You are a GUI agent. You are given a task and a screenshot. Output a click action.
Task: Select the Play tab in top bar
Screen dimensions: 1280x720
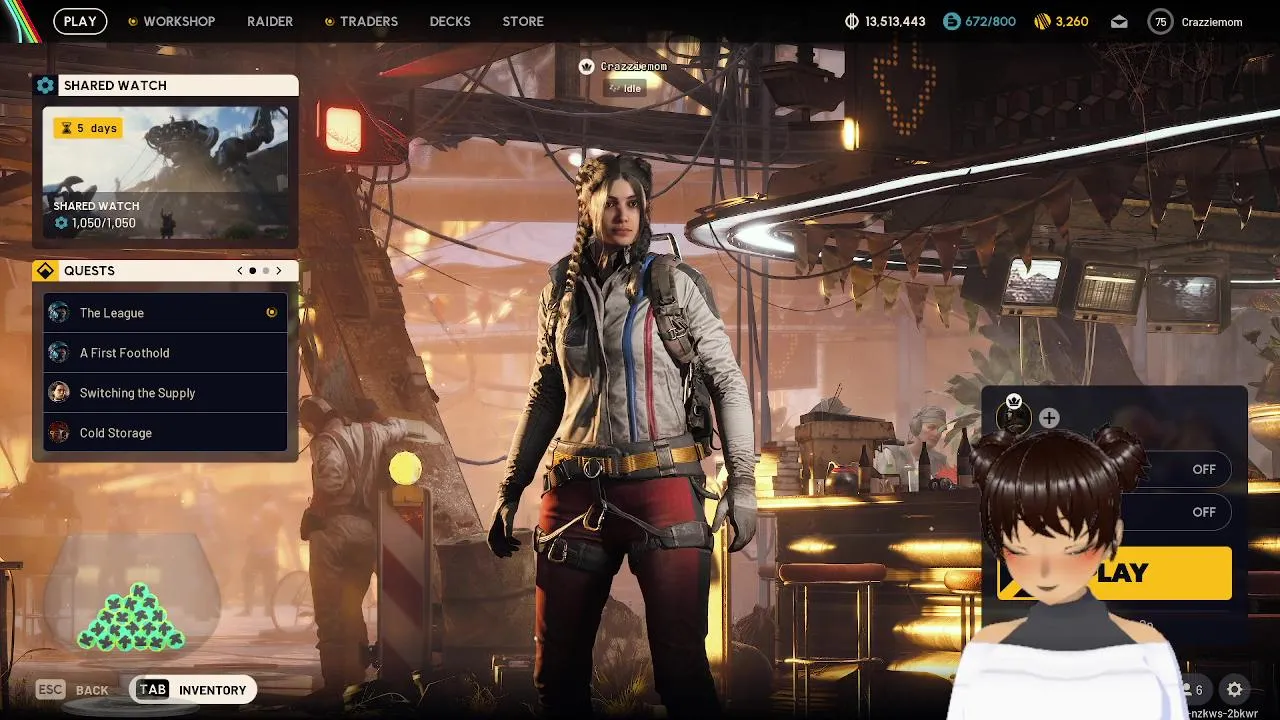(x=80, y=21)
